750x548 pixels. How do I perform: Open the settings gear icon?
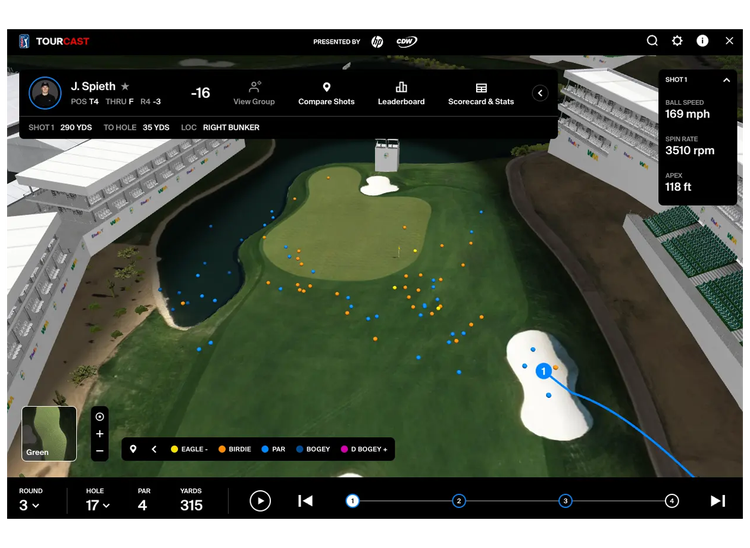click(677, 41)
